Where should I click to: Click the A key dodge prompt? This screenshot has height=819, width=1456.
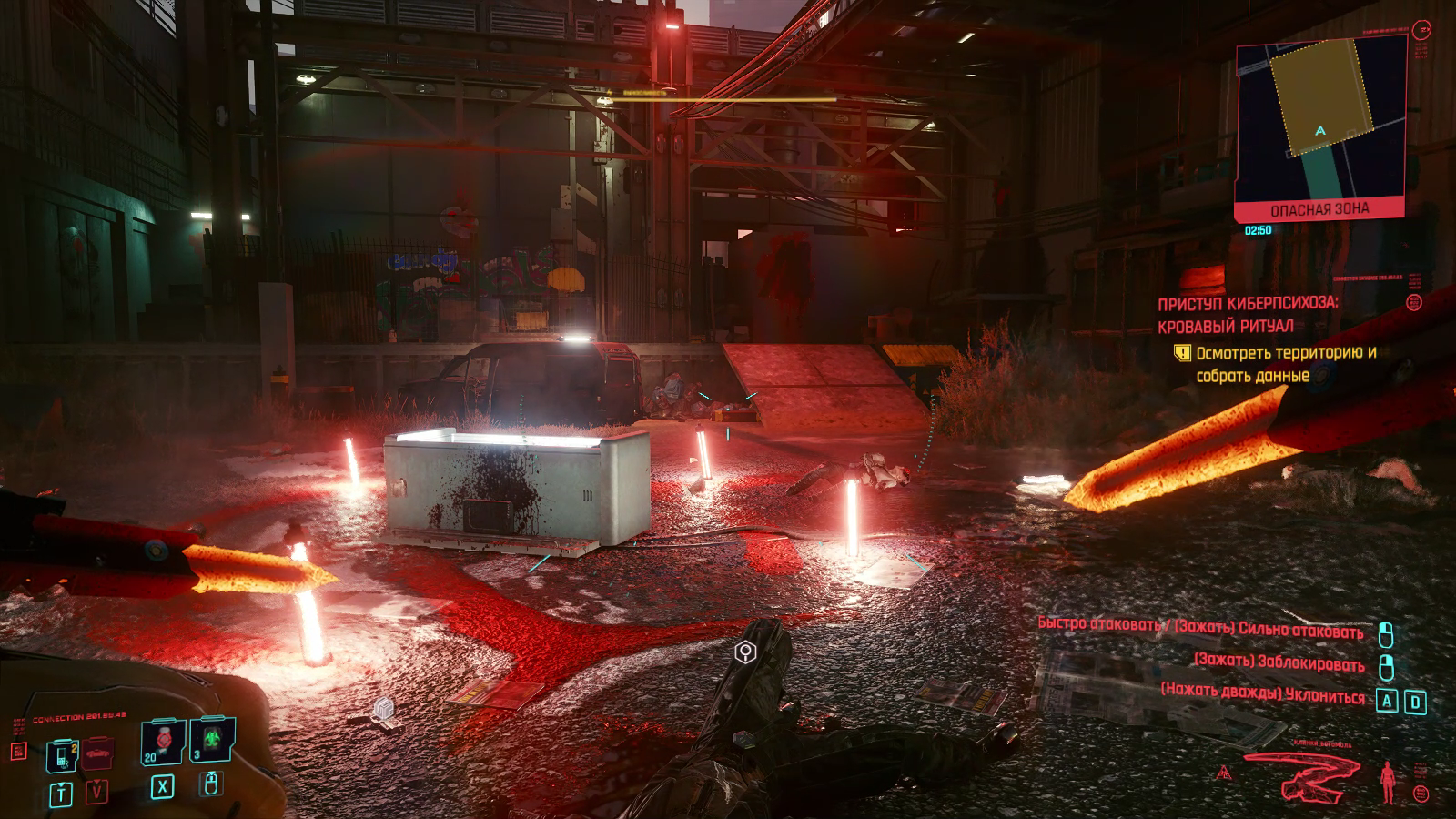(x=1387, y=701)
